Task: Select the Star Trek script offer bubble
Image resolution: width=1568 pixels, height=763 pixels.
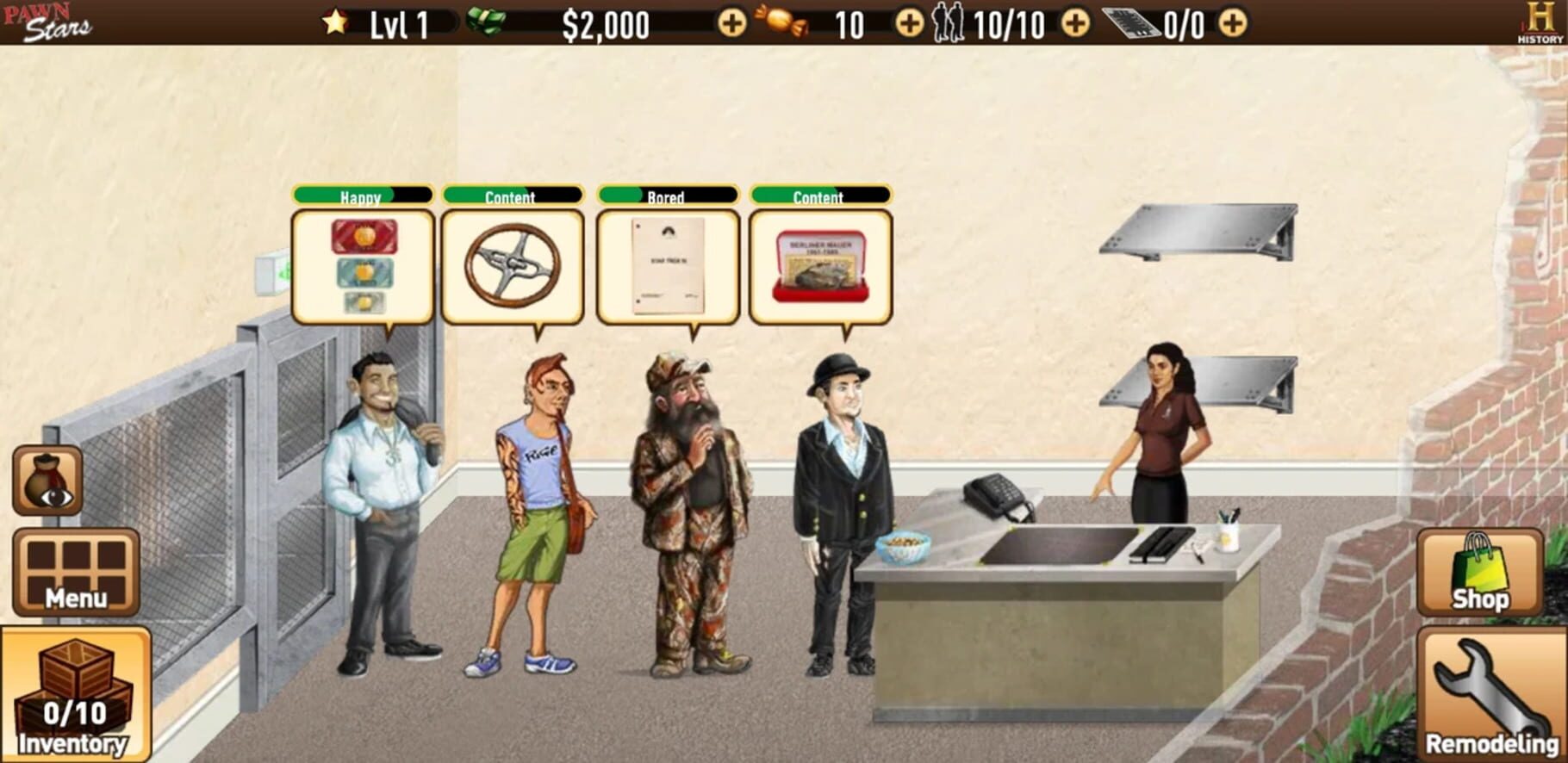Action: (x=668, y=266)
